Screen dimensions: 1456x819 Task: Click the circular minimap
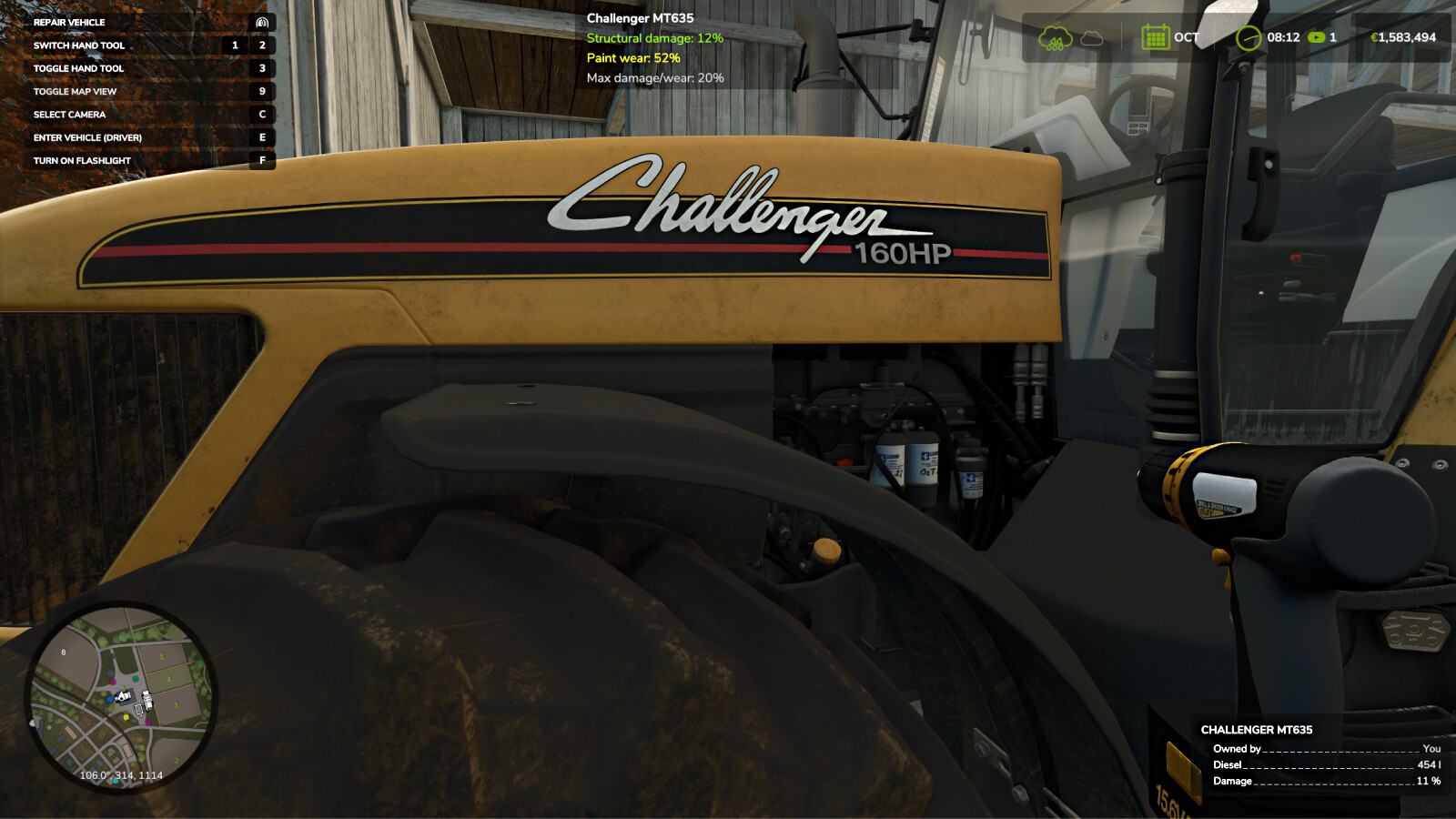pyautogui.click(x=120, y=696)
